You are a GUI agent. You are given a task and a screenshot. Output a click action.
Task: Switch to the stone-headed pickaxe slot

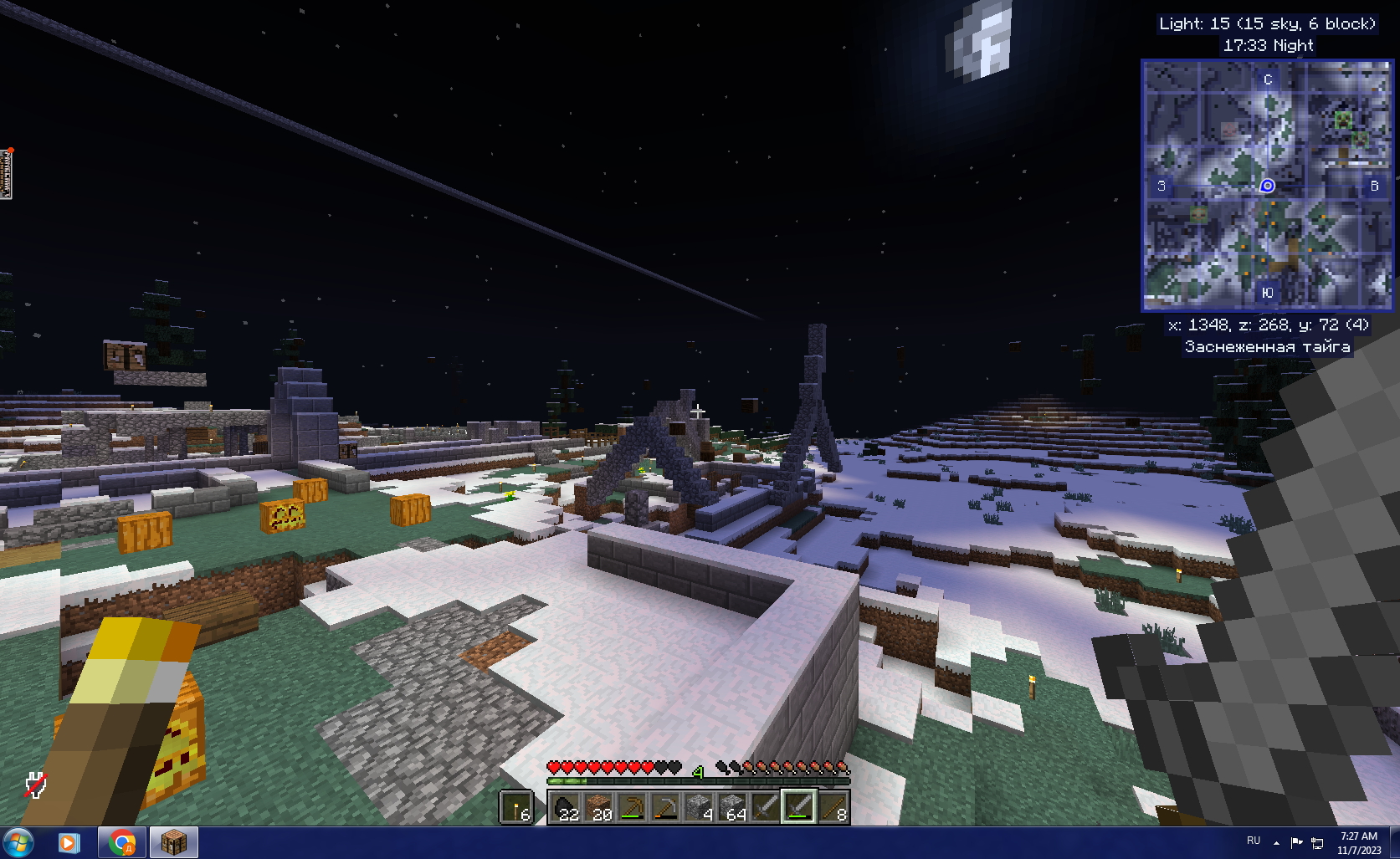(665, 808)
